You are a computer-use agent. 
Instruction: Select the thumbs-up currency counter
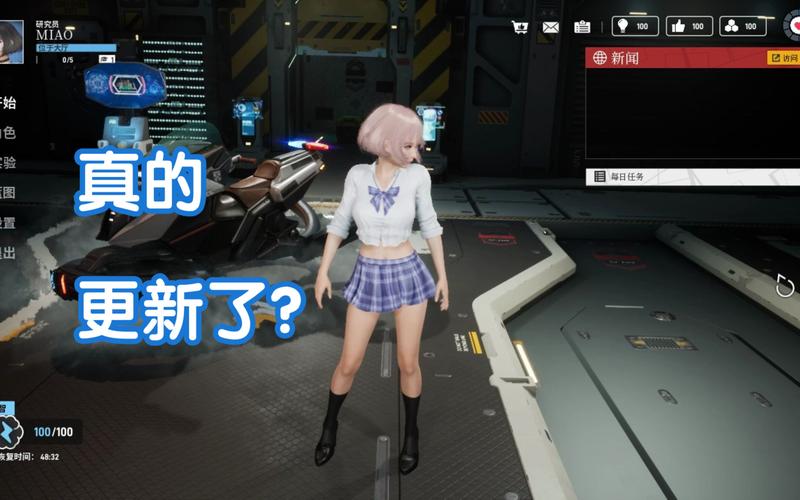click(689, 27)
